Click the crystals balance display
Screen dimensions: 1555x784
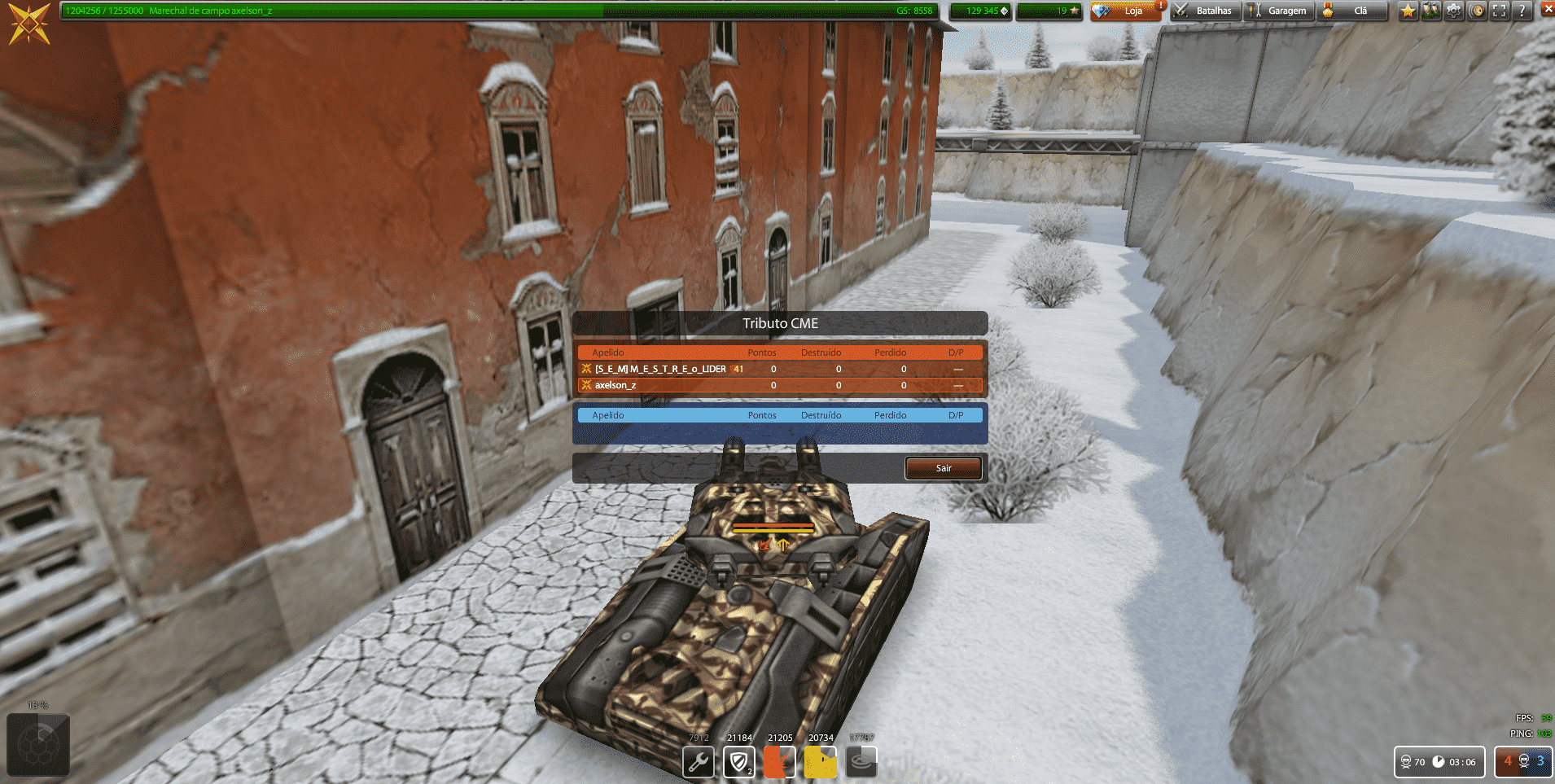[x=979, y=11]
